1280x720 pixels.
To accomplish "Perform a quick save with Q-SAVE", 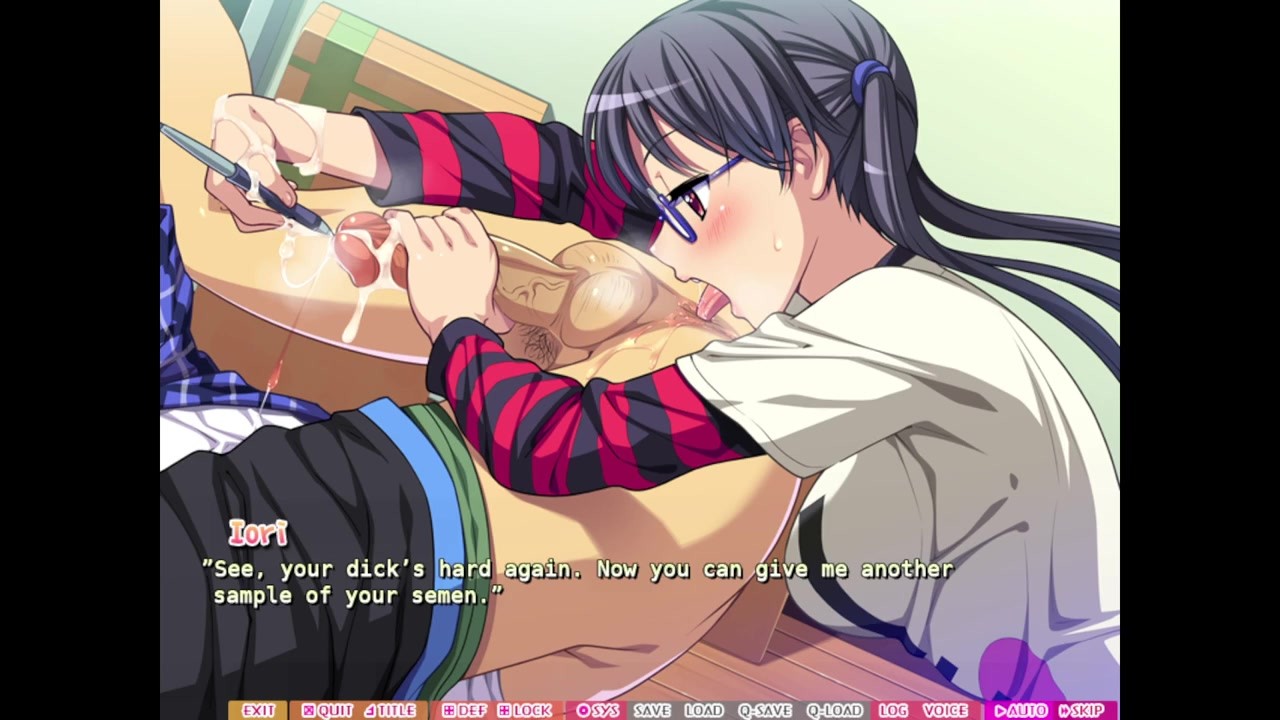I will click(764, 710).
